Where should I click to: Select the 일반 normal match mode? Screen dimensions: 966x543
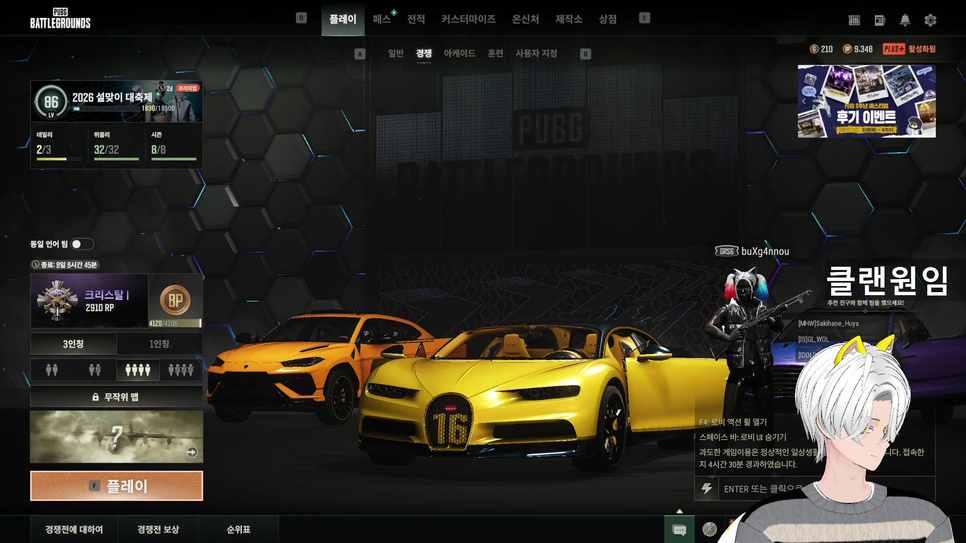point(396,53)
